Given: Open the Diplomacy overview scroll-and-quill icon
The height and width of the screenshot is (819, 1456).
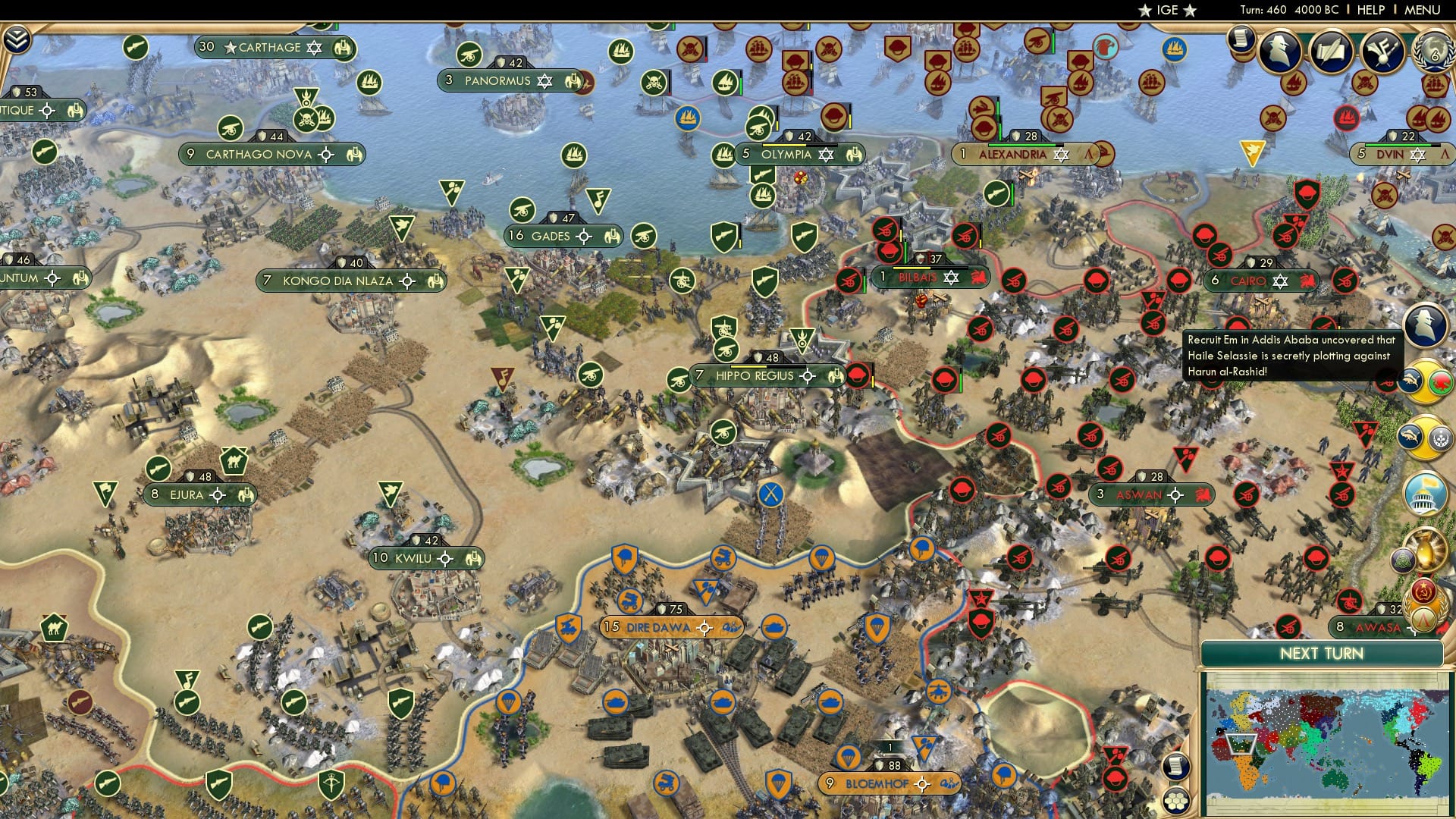Looking at the screenshot, I should pyautogui.click(x=1331, y=51).
